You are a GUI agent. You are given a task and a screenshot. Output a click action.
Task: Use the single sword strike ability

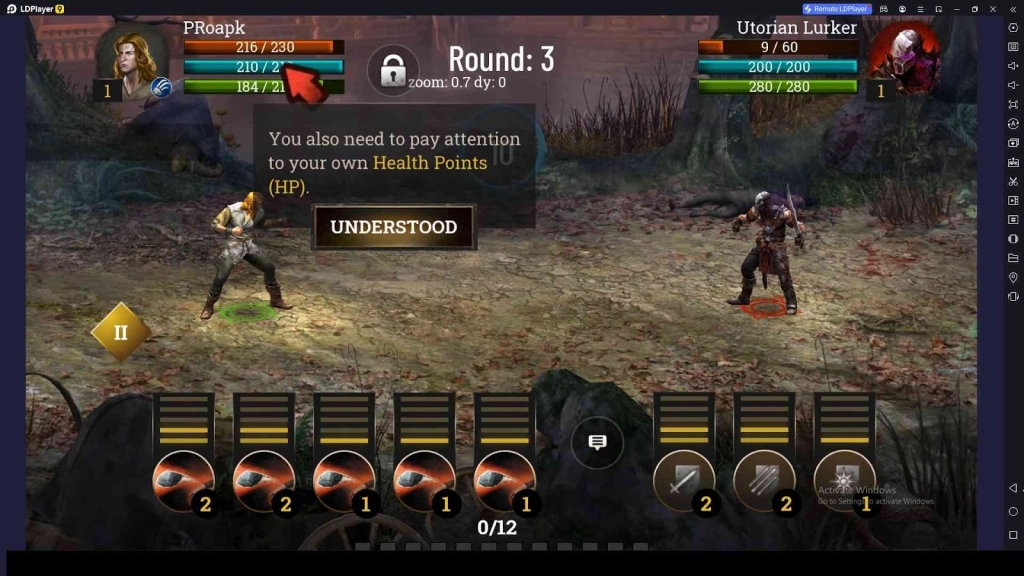(x=684, y=482)
